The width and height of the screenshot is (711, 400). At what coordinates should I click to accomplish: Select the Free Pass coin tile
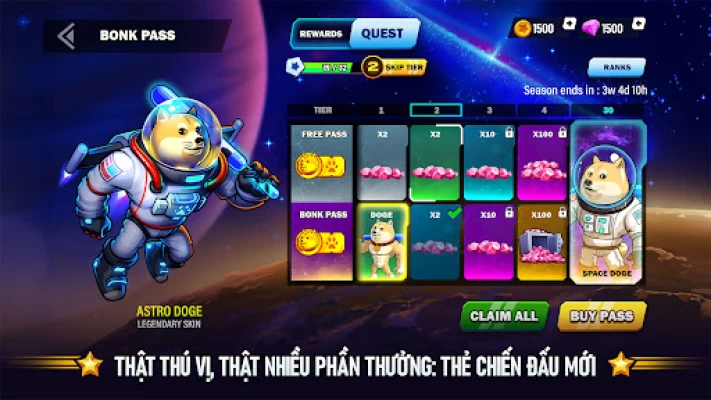tap(321, 161)
